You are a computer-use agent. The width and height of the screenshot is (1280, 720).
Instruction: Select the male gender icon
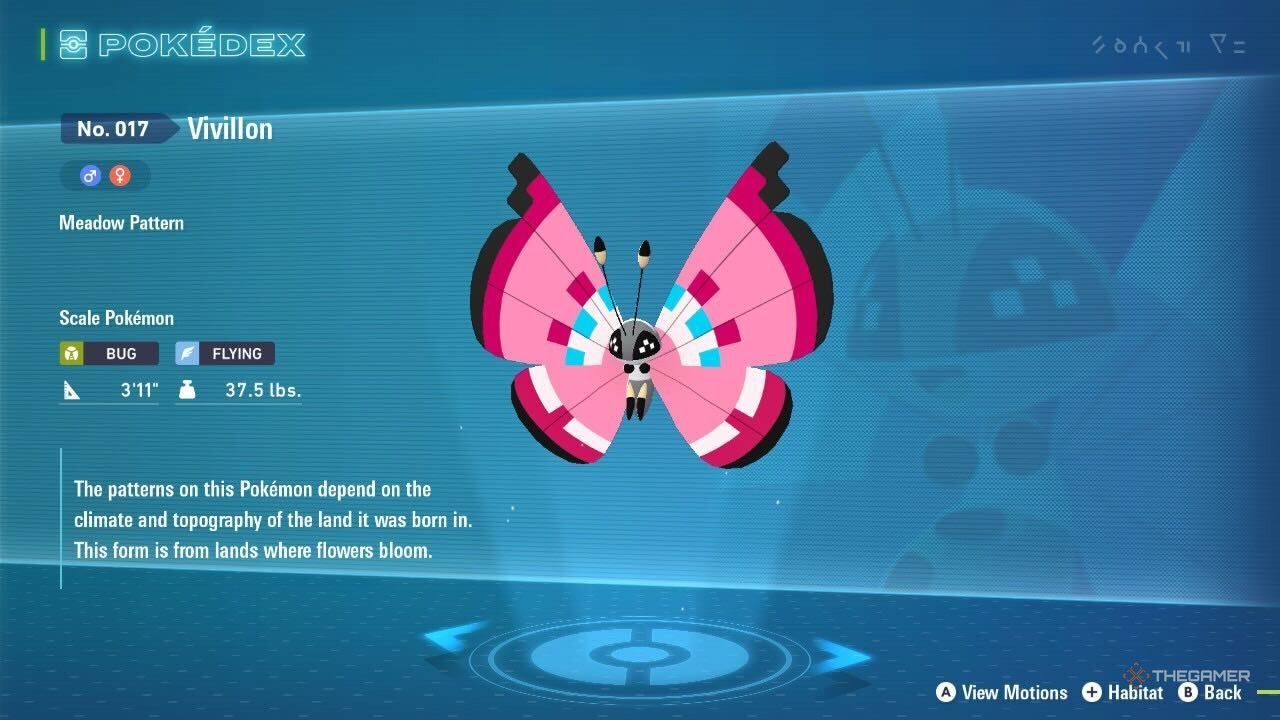point(91,176)
